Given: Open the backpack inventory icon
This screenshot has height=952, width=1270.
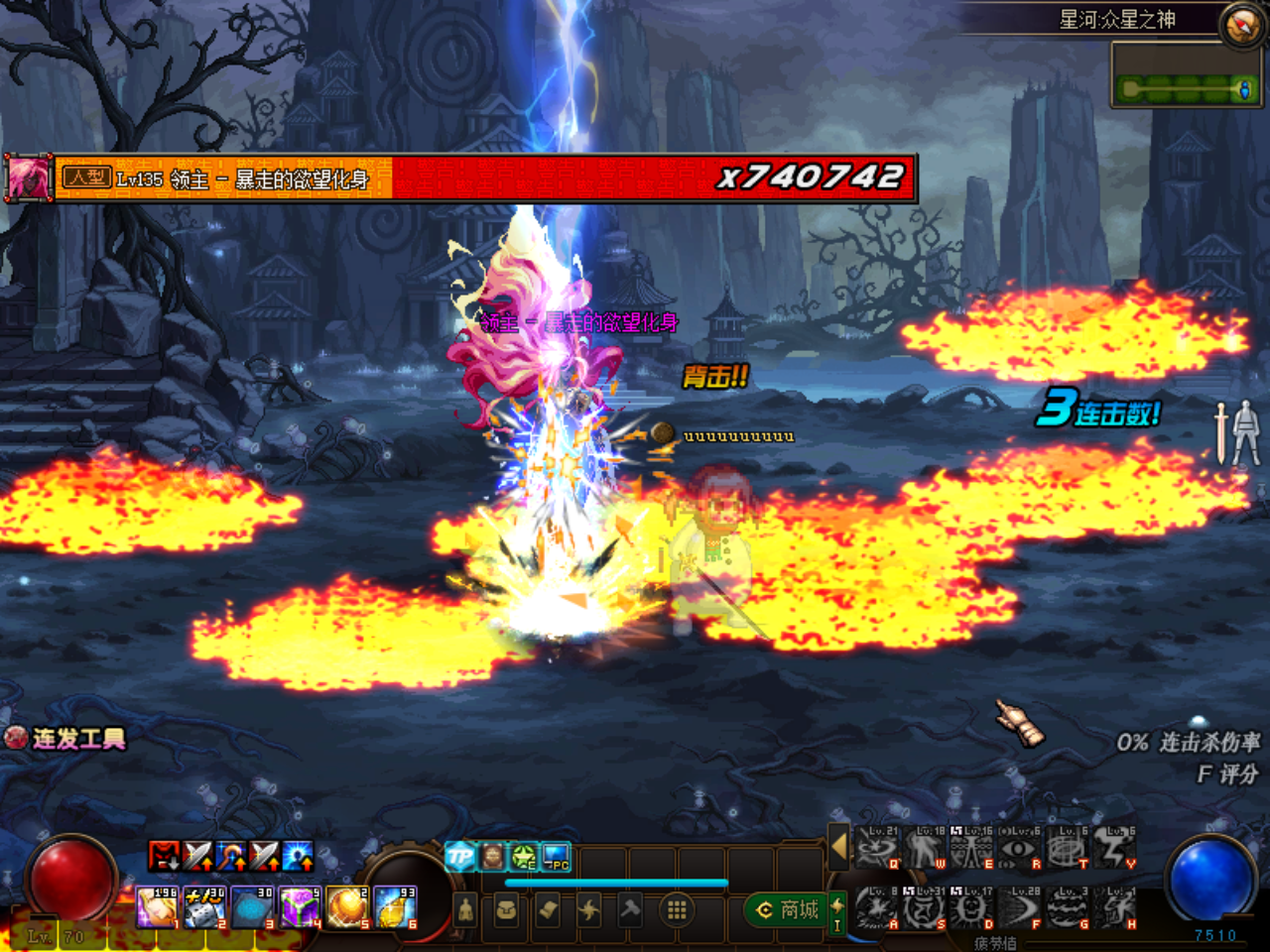Looking at the screenshot, I should click(506, 909).
